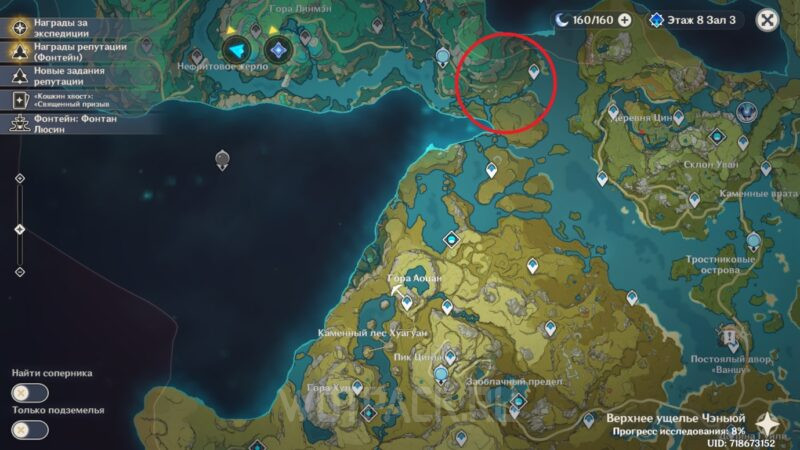800x450 pixels.
Task: Toggle the Найти соперника switch
Action: coord(30,393)
